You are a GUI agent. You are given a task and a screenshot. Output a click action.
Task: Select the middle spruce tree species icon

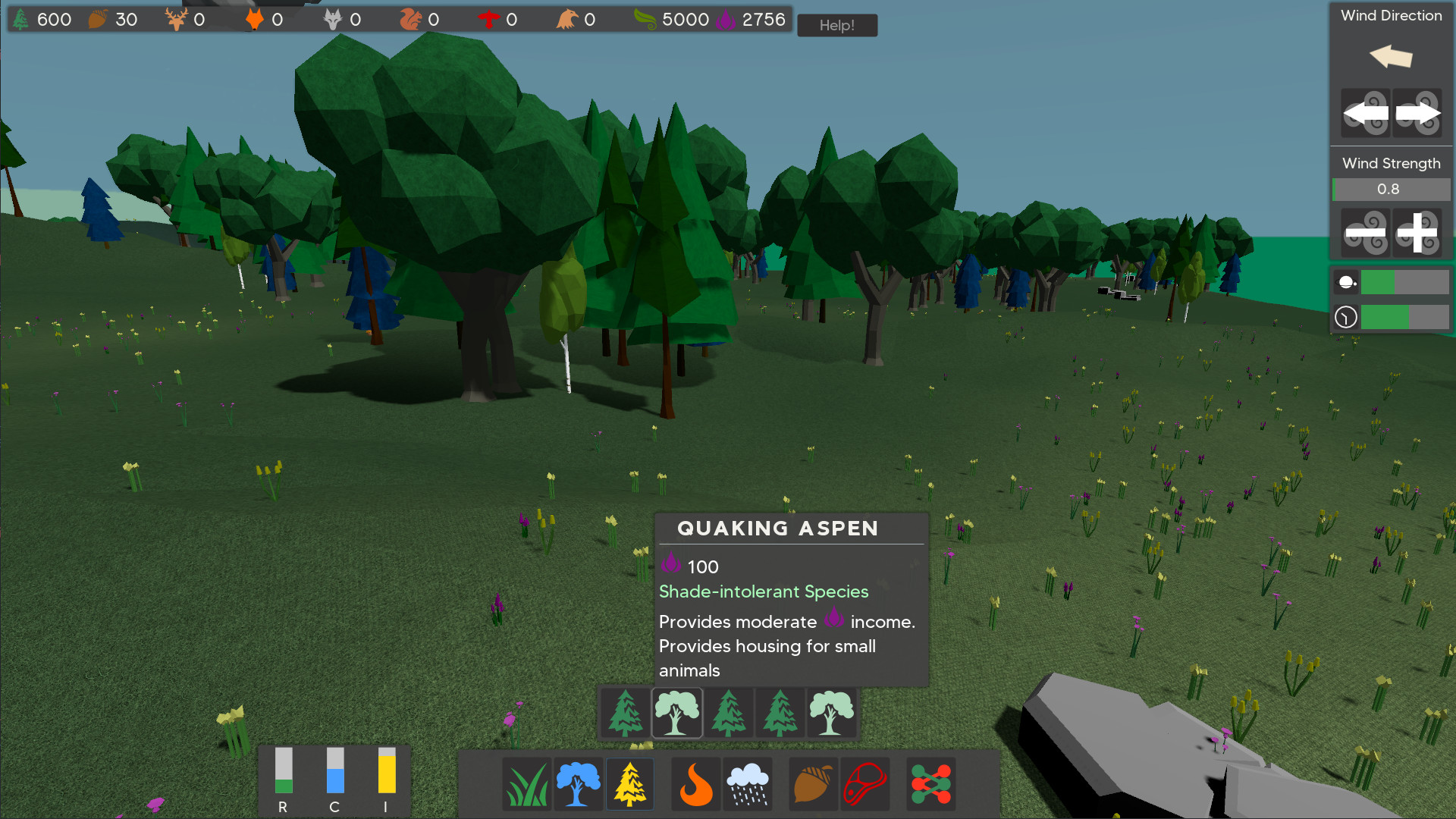[728, 712]
